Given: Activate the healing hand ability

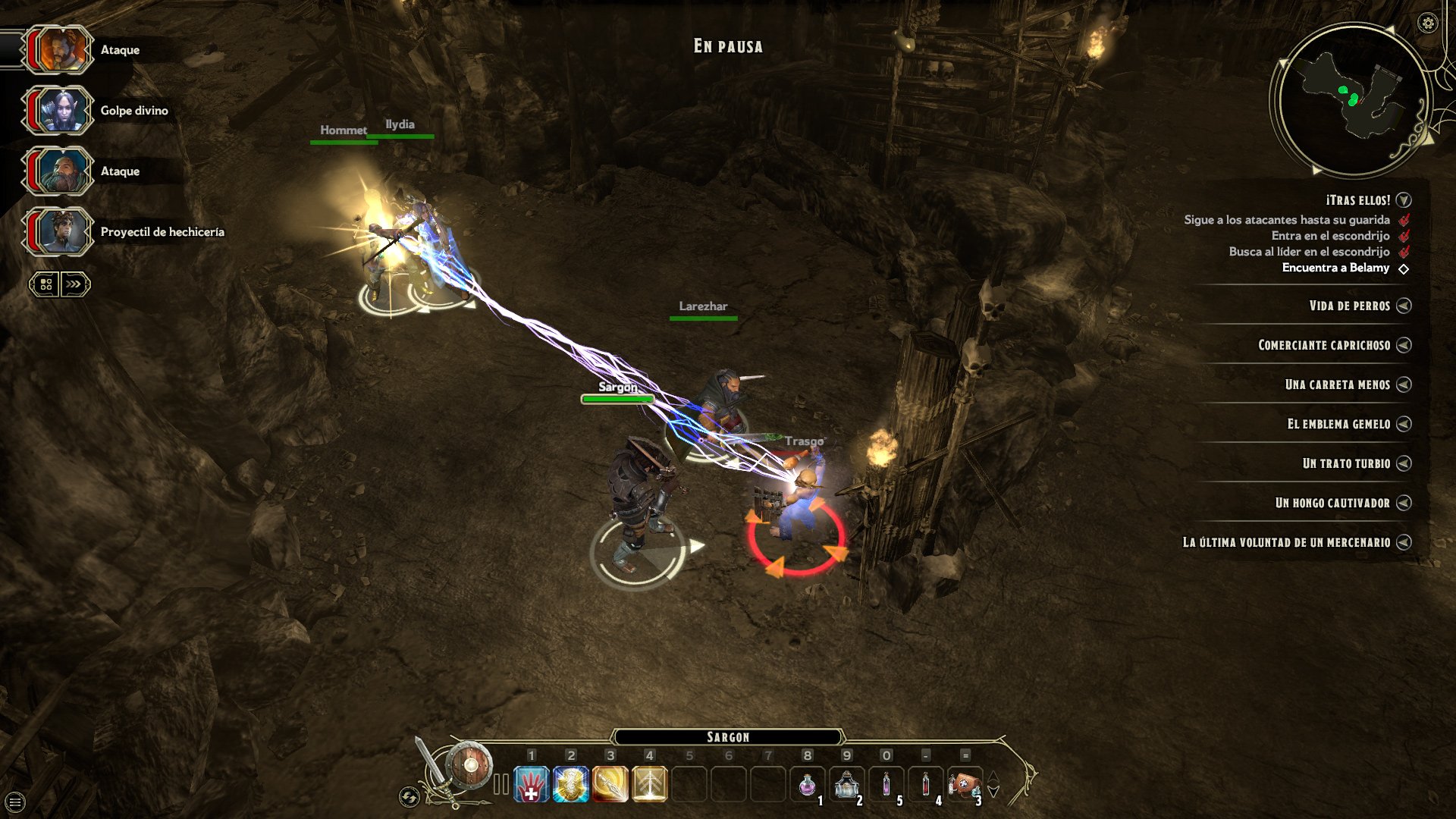Looking at the screenshot, I should [x=532, y=785].
